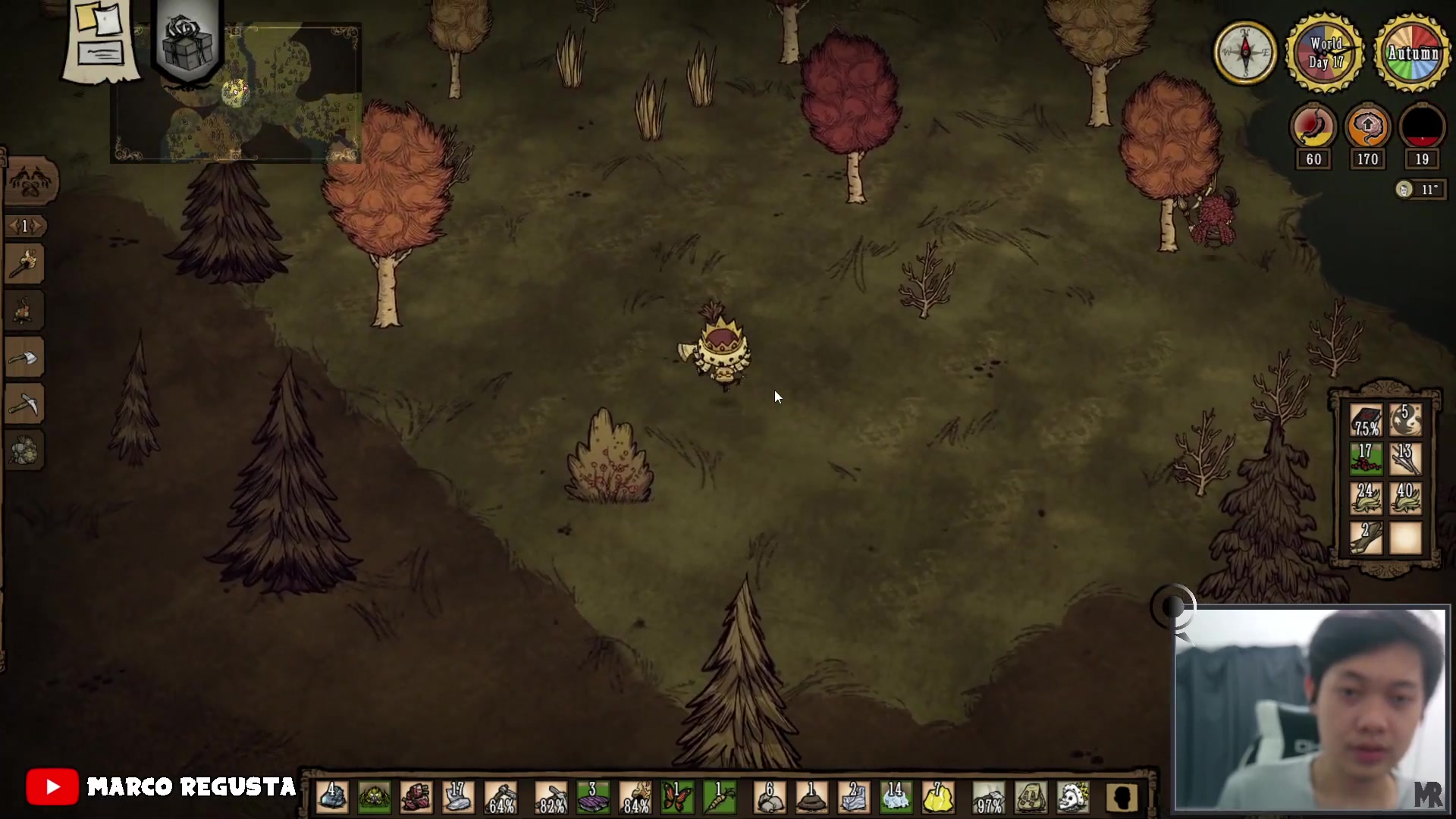The image size is (1456, 819).
Task: Open the spider crafting tab
Action: (x=30, y=181)
